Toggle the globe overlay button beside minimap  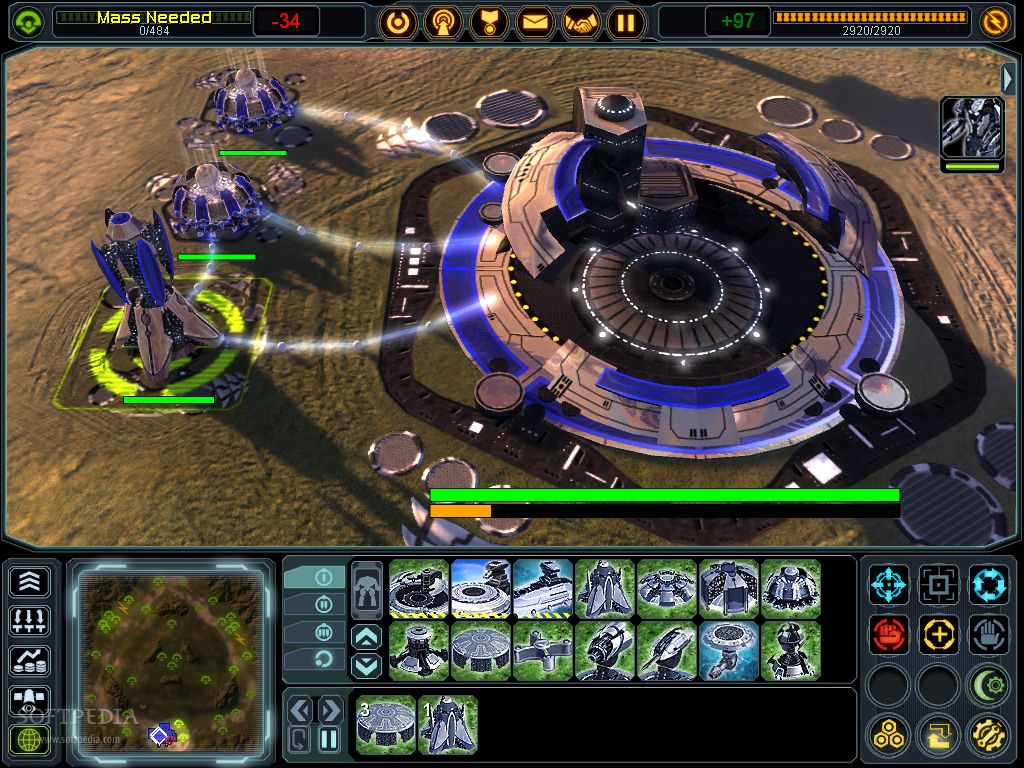pyautogui.click(x=30, y=741)
